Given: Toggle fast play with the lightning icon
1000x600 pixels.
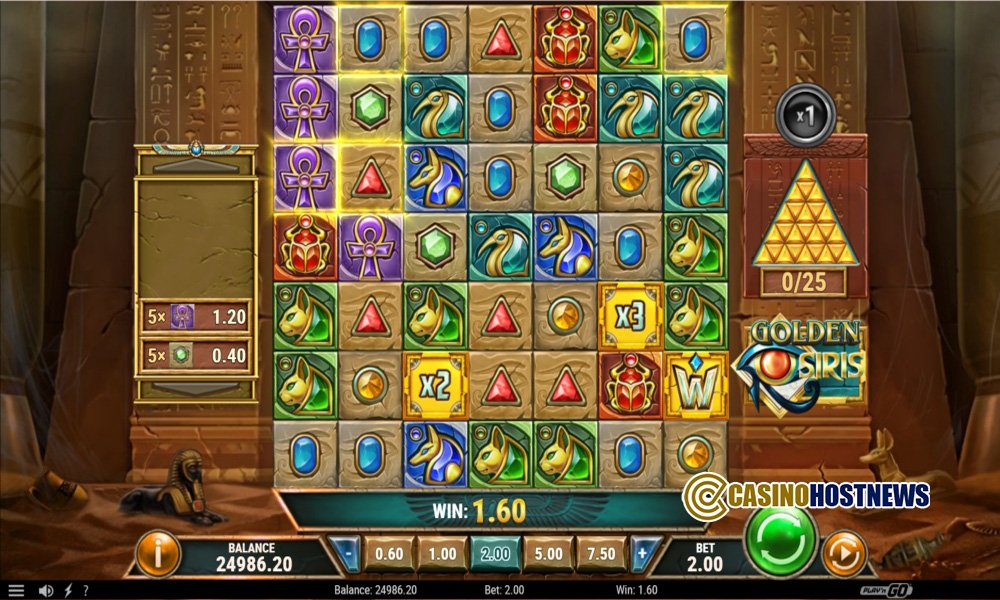Looking at the screenshot, I should [x=68, y=591].
